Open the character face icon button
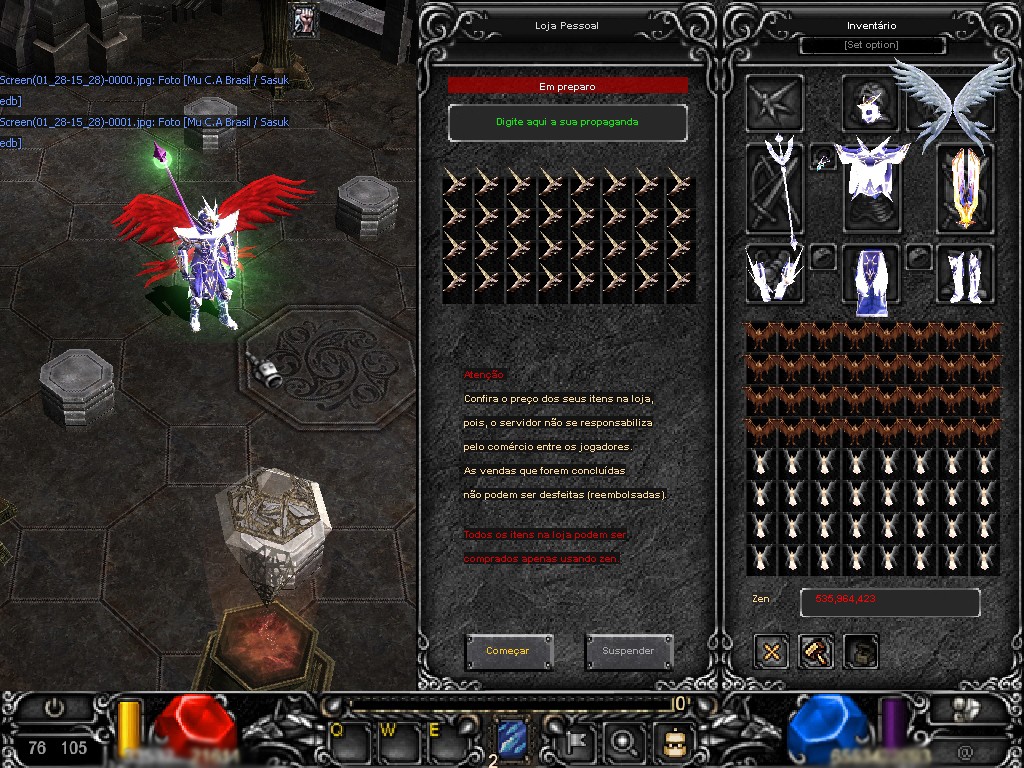Image resolution: width=1024 pixels, height=768 pixels. [672, 741]
